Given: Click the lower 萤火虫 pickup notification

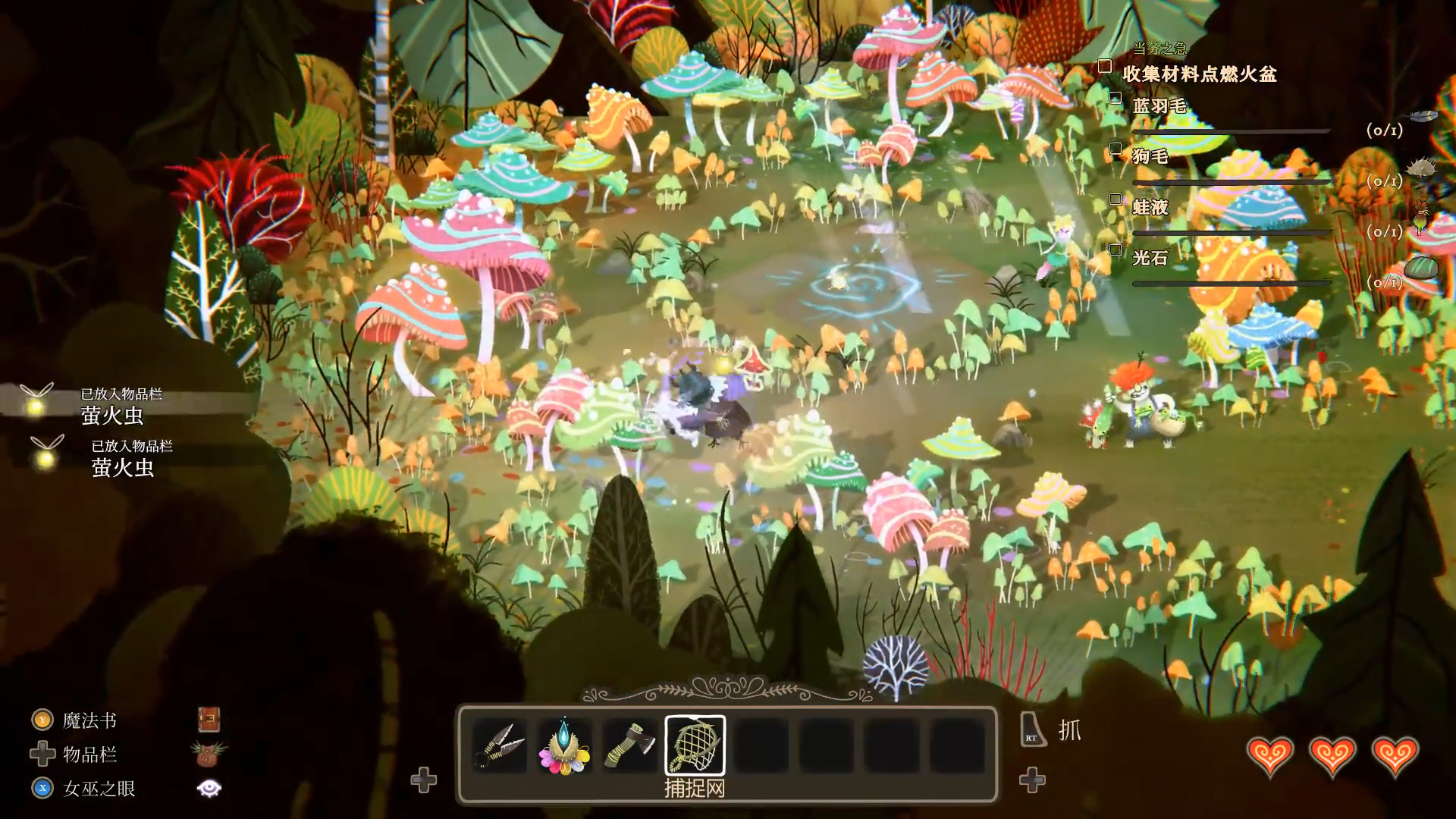Looking at the screenshot, I should click(x=123, y=458).
